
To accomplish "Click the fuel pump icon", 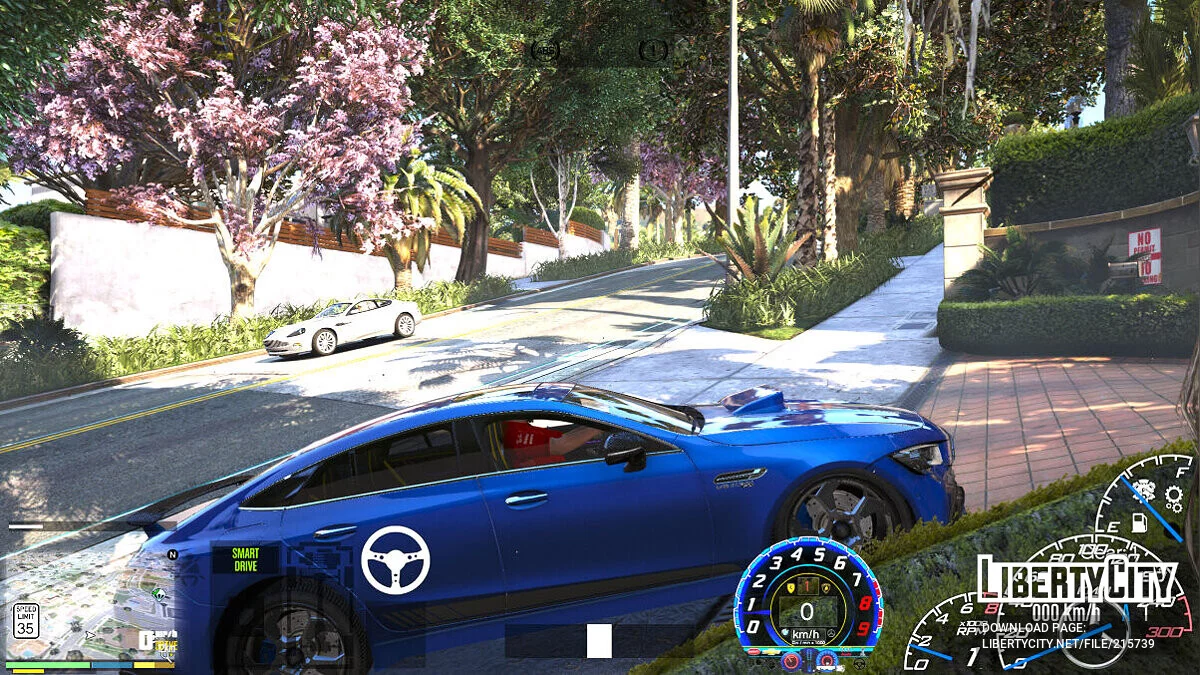I will coord(1139,522).
